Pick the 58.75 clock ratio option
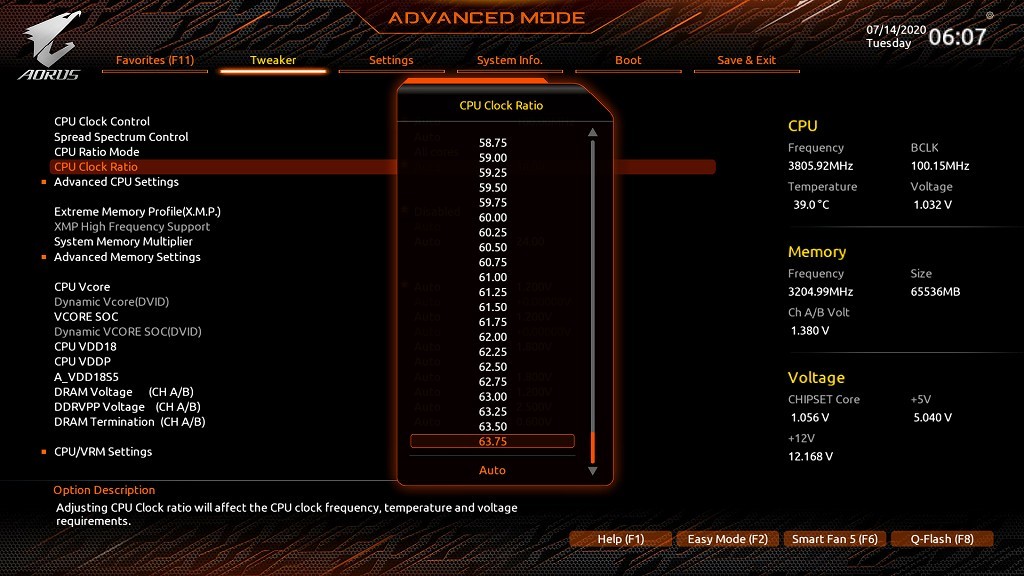This screenshot has height=576, width=1024. (x=492, y=143)
